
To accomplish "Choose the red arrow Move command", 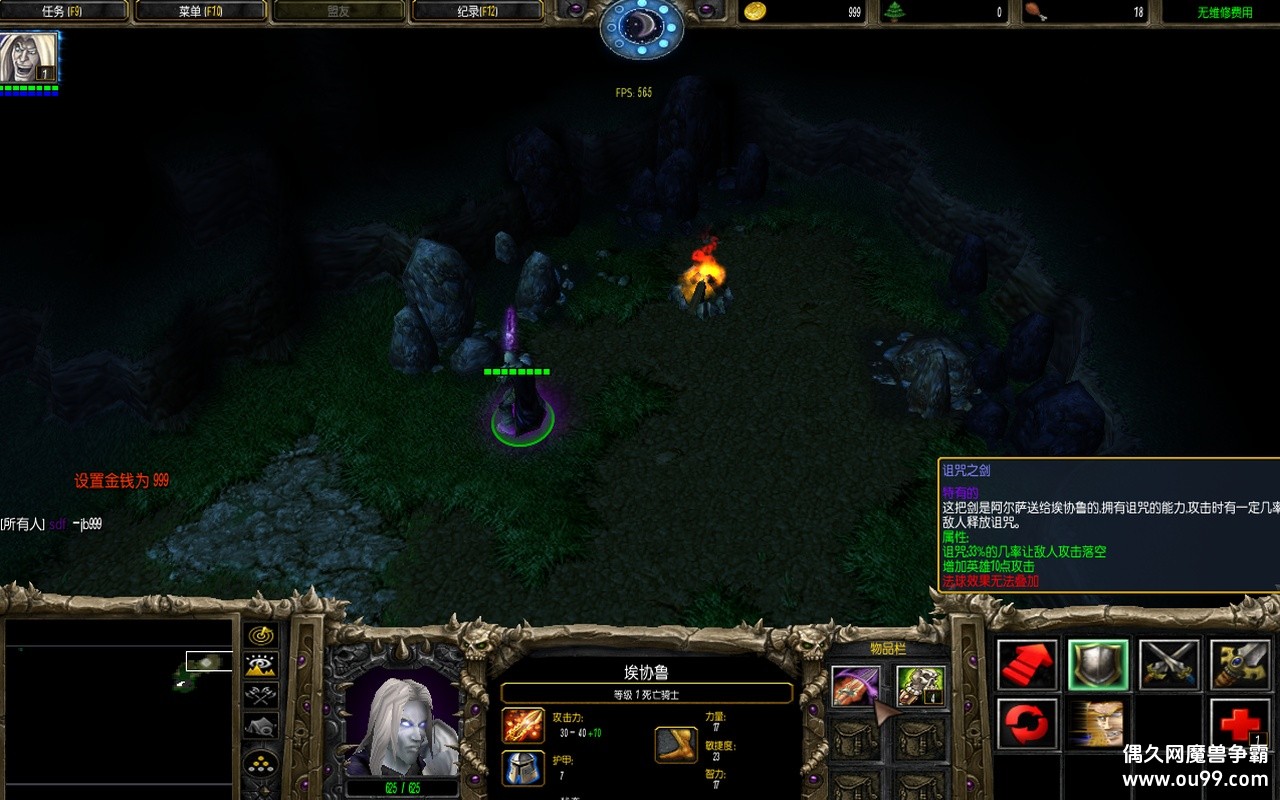I will tap(1027, 665).
